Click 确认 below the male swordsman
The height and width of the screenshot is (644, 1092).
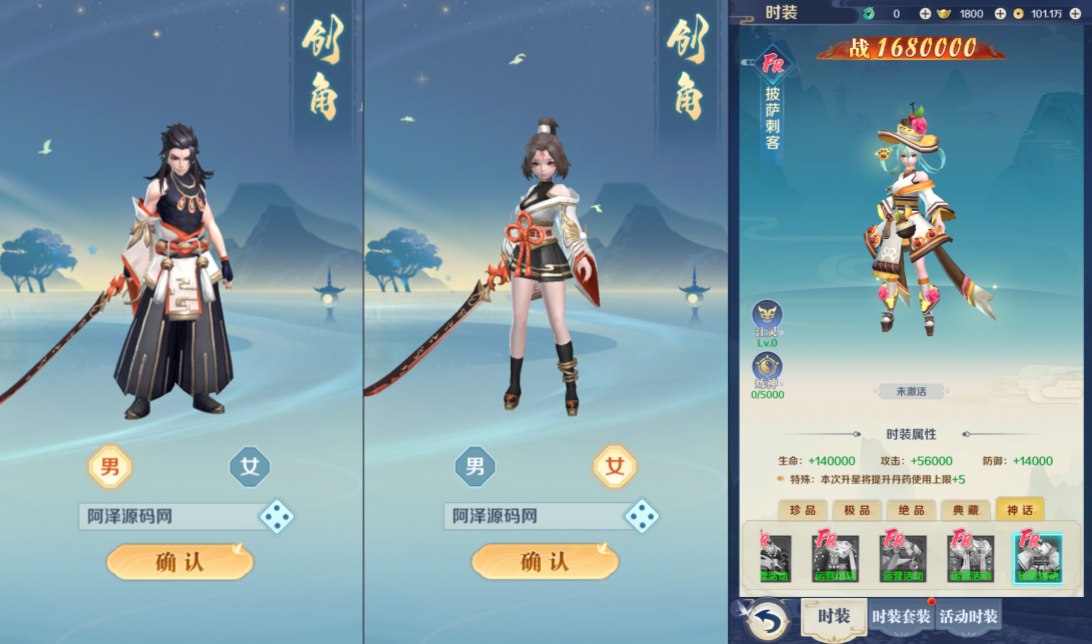pos(180,562)
